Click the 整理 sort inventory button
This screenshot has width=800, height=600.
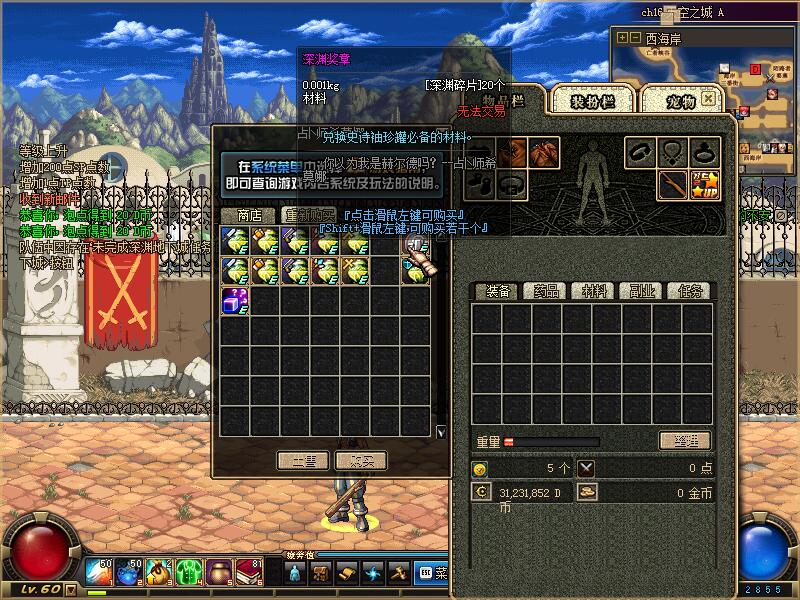coord(684,441)
